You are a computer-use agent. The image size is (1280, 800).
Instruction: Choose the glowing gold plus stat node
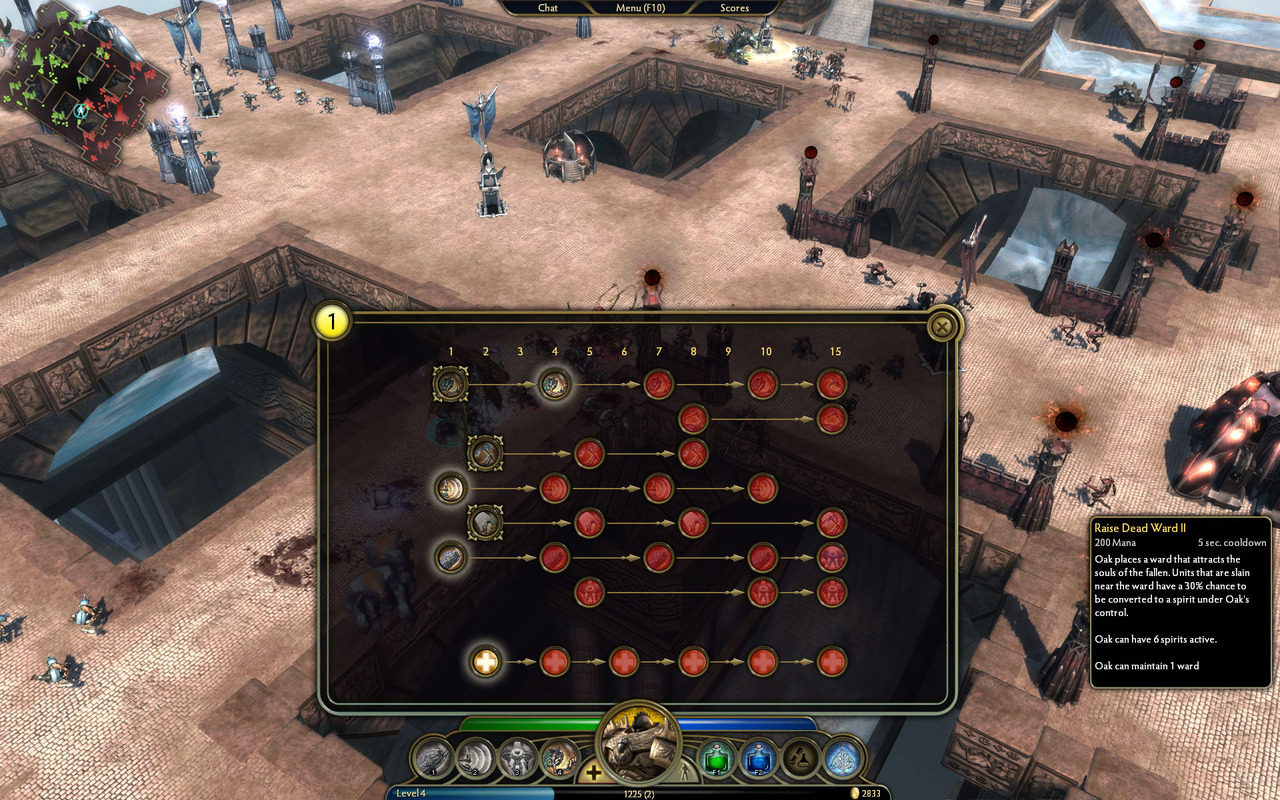[x=486, y=661]
